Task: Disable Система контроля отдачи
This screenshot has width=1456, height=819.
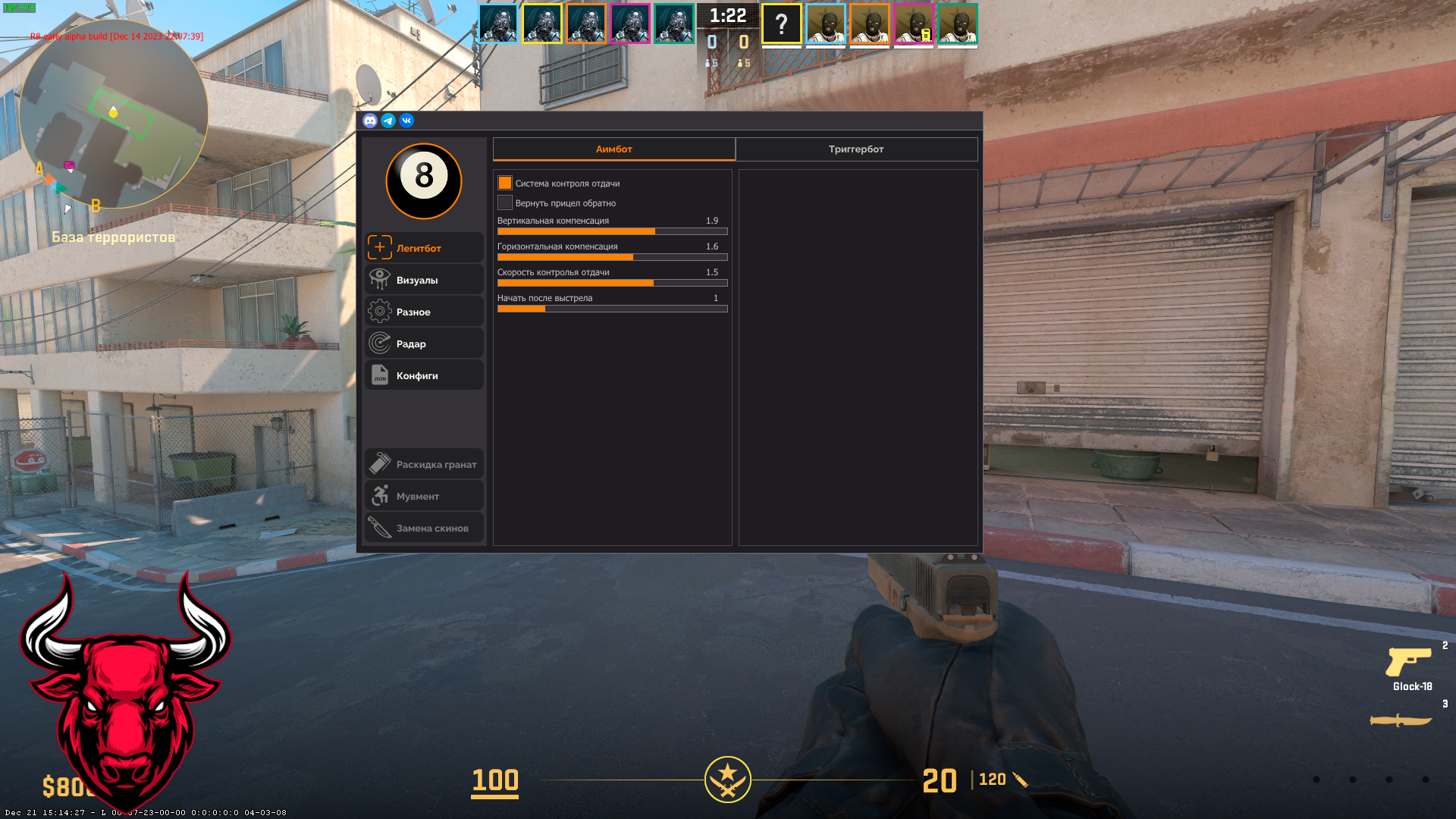Action: 504,183
